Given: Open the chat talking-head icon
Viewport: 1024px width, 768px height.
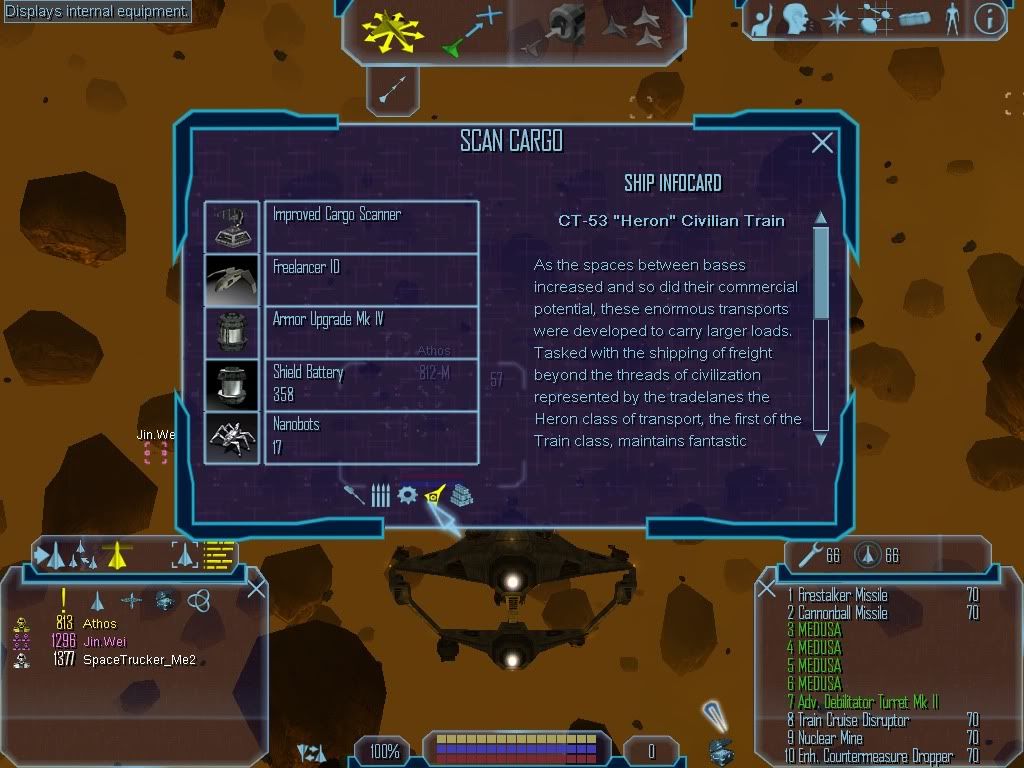Looking at the screenshot, I should tap(796, 20).
